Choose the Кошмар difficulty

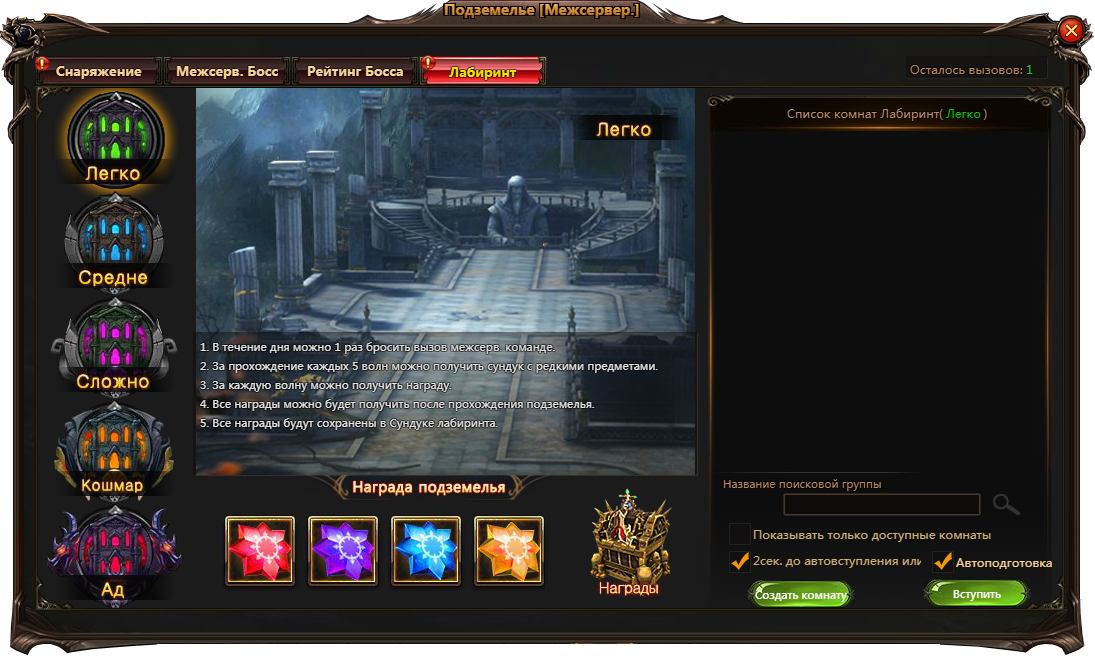(x=113, y=451)
